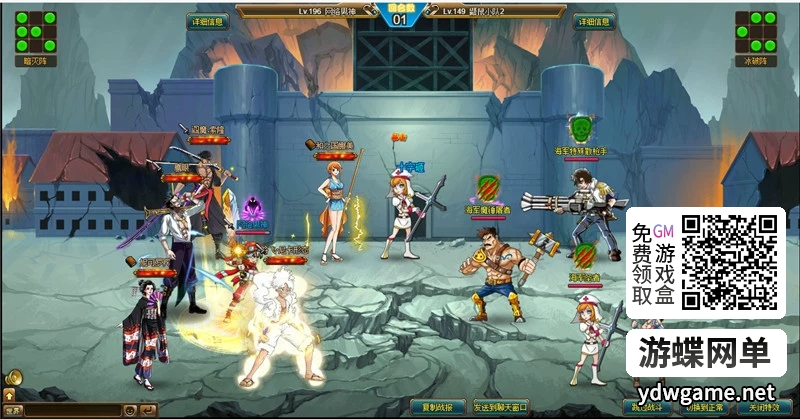
Task: Open the chat channel selector
Action: (x=13, y=410)
